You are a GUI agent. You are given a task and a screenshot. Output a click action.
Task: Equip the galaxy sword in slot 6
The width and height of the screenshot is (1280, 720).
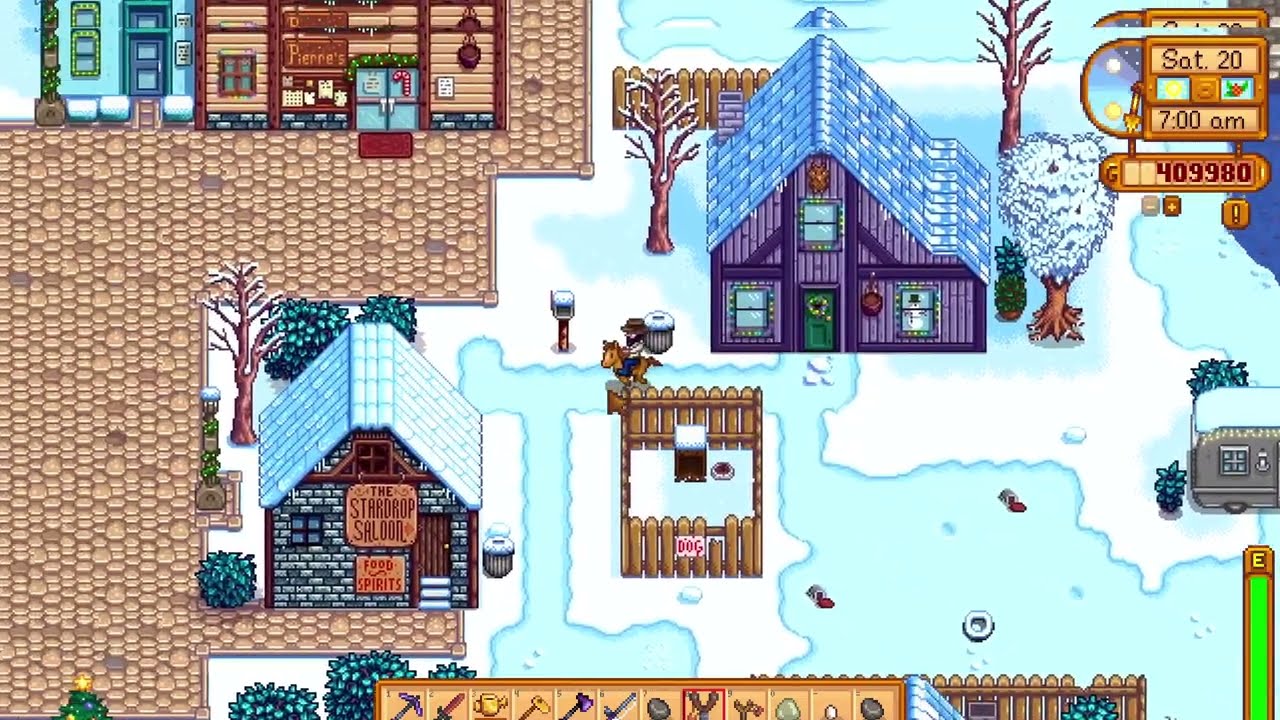pos(622,706)
